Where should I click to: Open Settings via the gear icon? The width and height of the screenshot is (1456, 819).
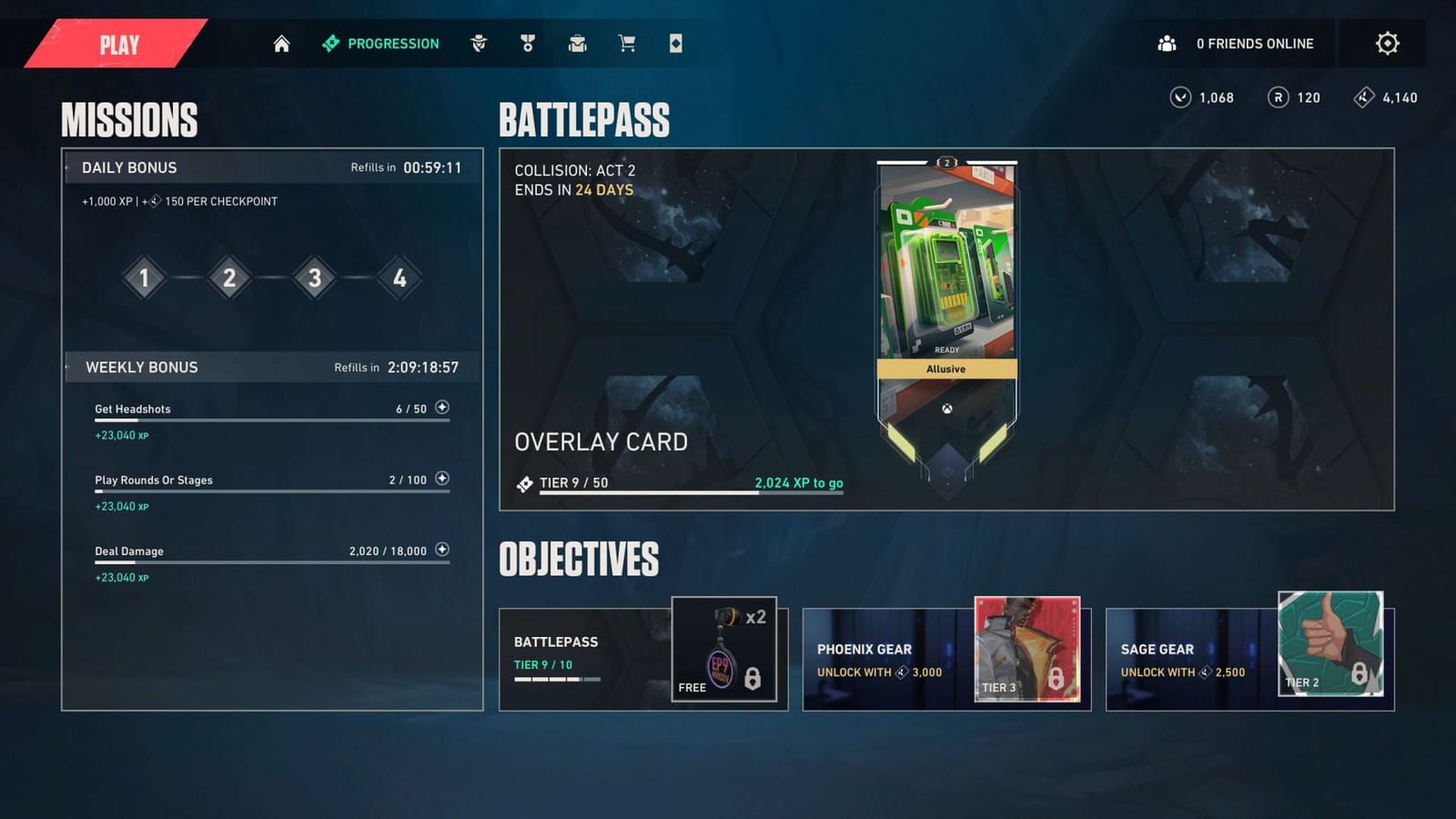[x=1388, y=43]
